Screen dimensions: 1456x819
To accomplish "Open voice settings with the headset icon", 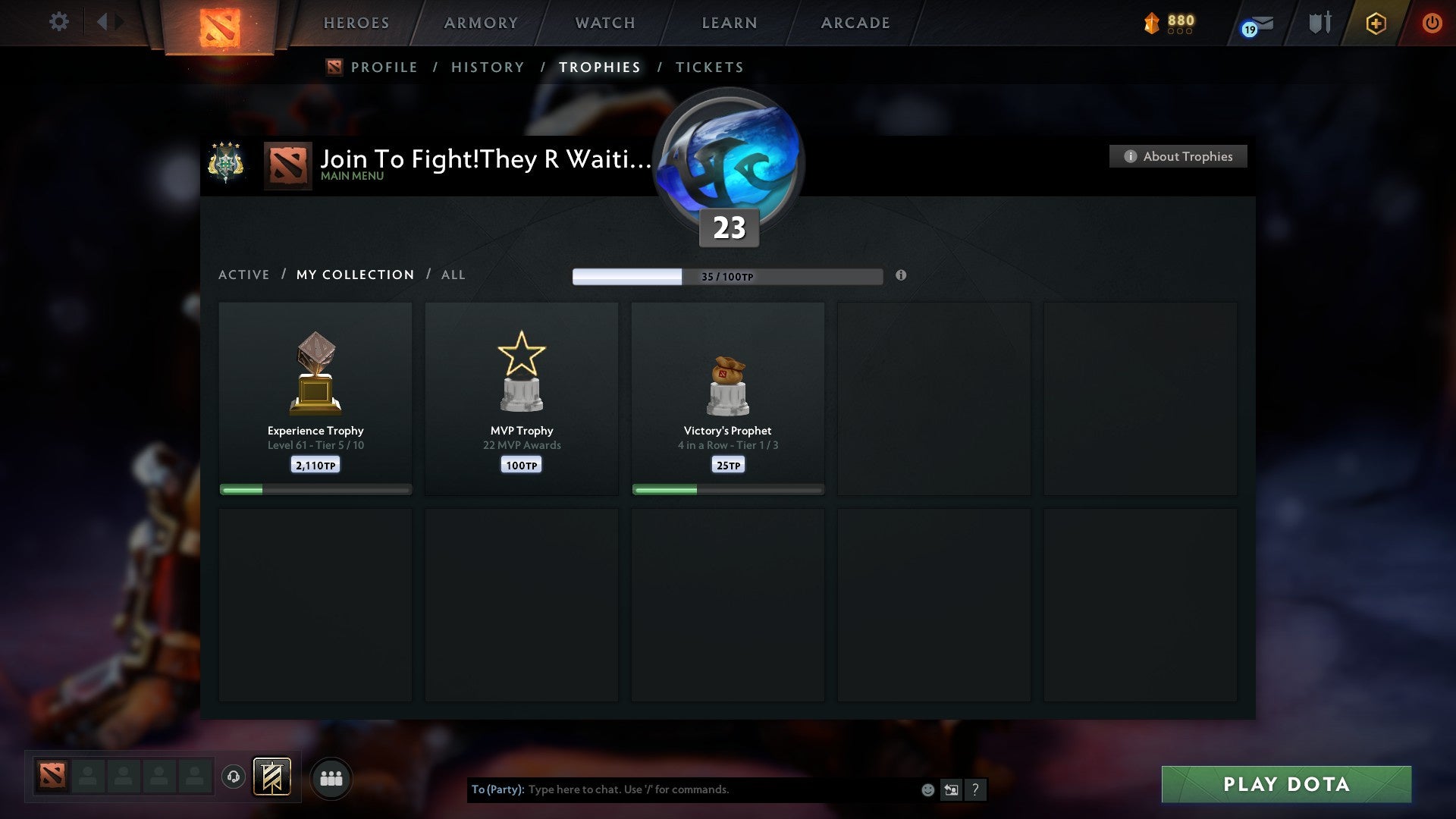I will 233,777.
